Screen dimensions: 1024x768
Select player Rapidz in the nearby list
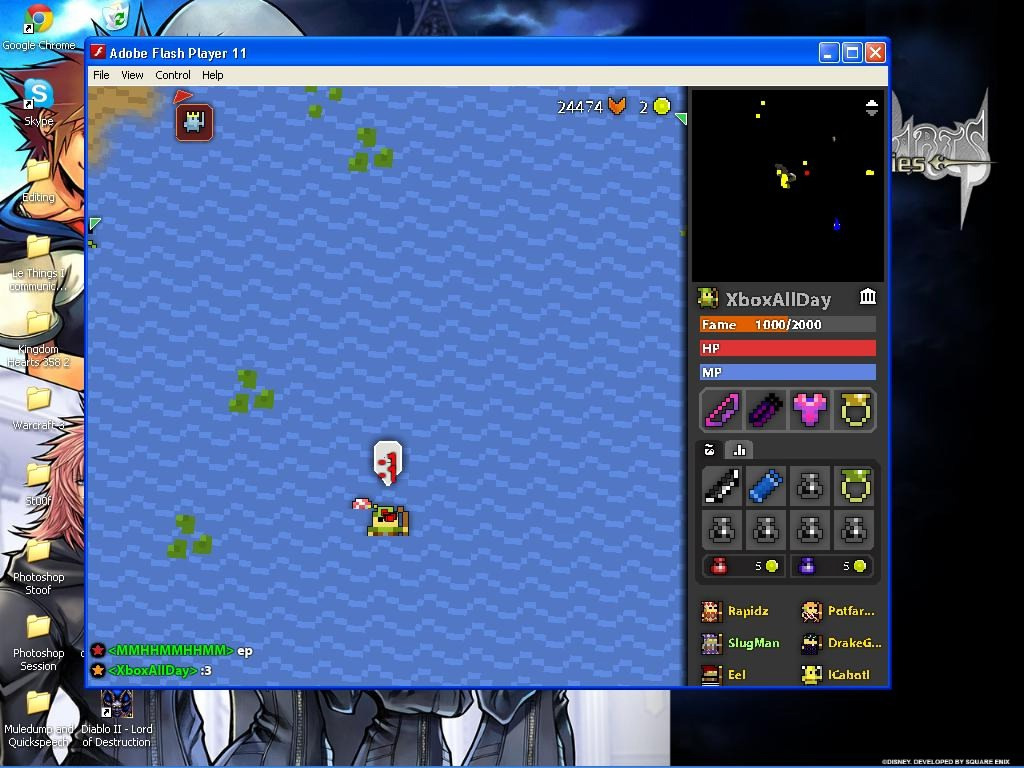click(x=737, y=611)
